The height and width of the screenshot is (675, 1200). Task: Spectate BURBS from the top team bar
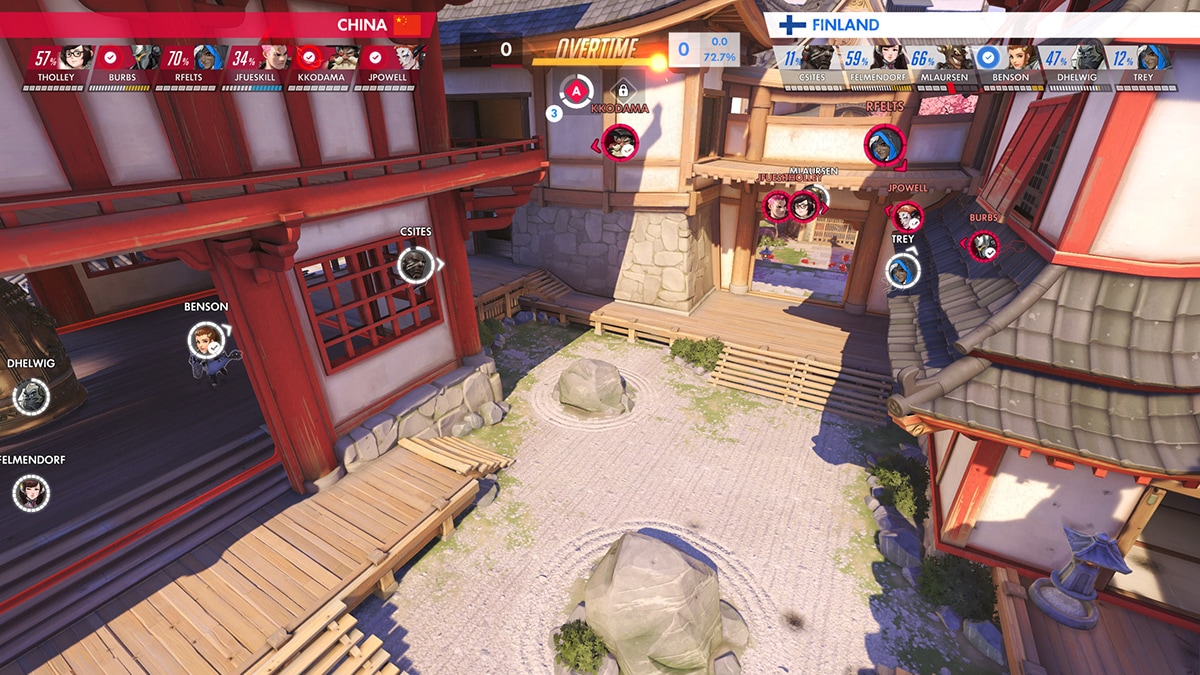122,66
